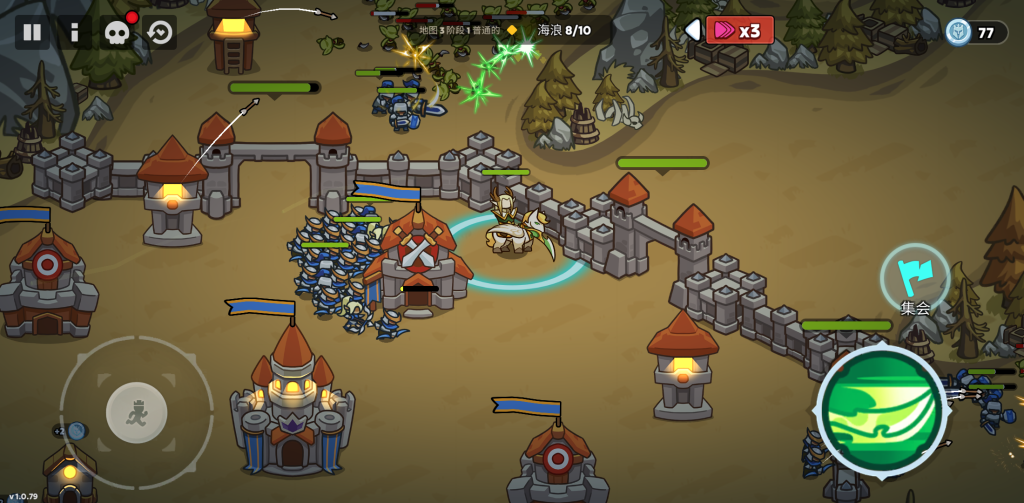This screenshot has width=1024, height=503.
Task: Toggle the x3 game speed button
Action: coord(740,30)
